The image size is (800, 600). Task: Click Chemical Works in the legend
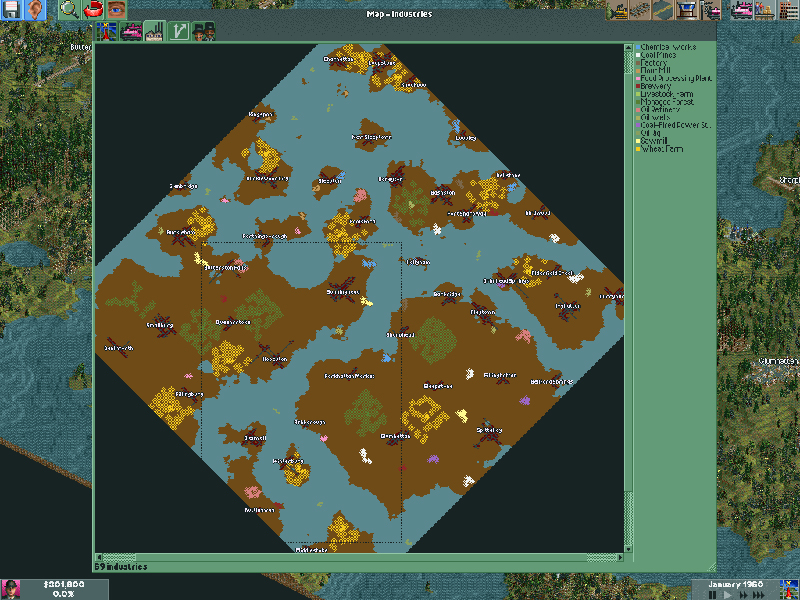668,47
